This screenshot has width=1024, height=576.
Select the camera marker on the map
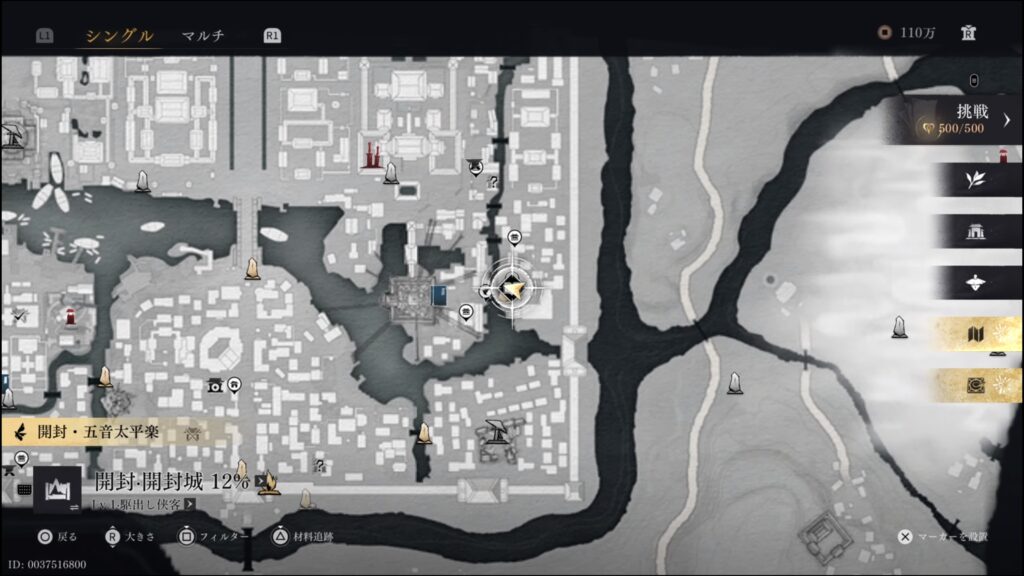[214, 384]
